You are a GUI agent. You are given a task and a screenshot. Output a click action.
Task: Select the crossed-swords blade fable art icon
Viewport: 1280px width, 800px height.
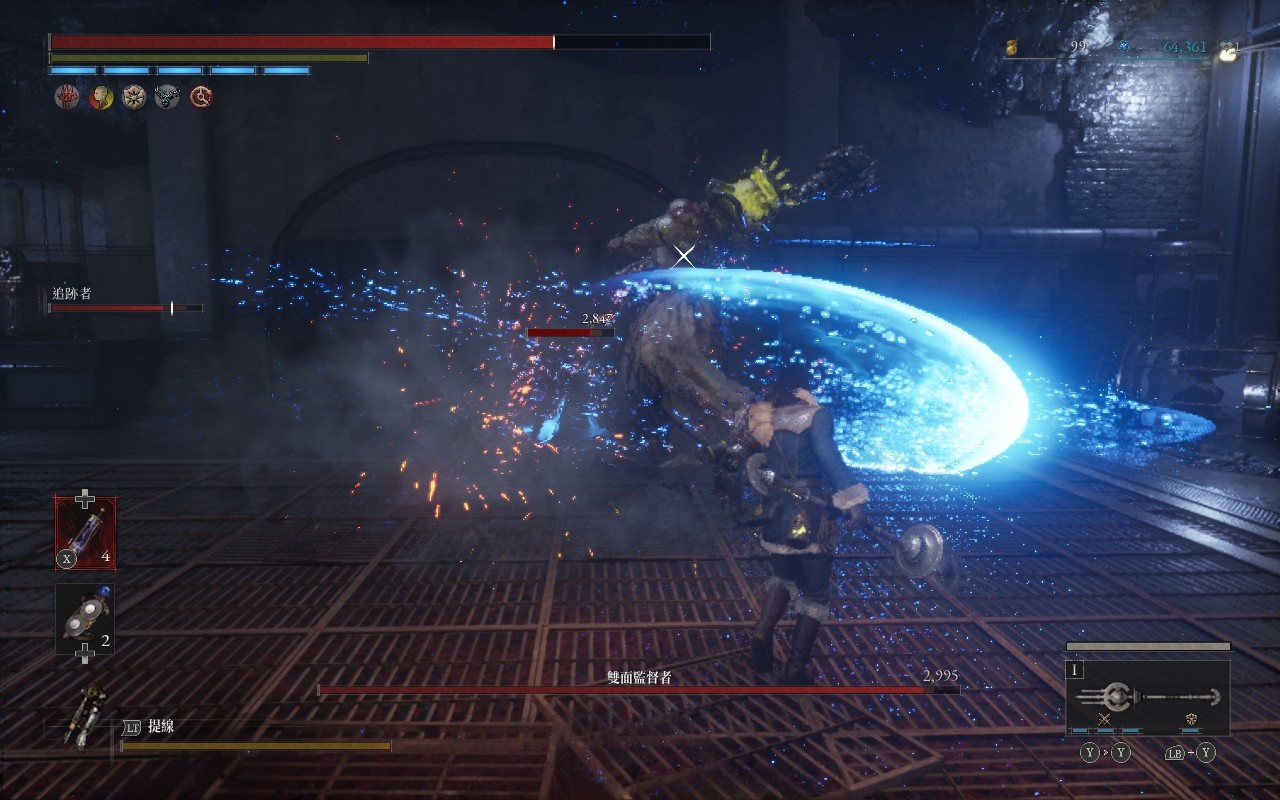pyautogui.click(x=1105, y=719)
